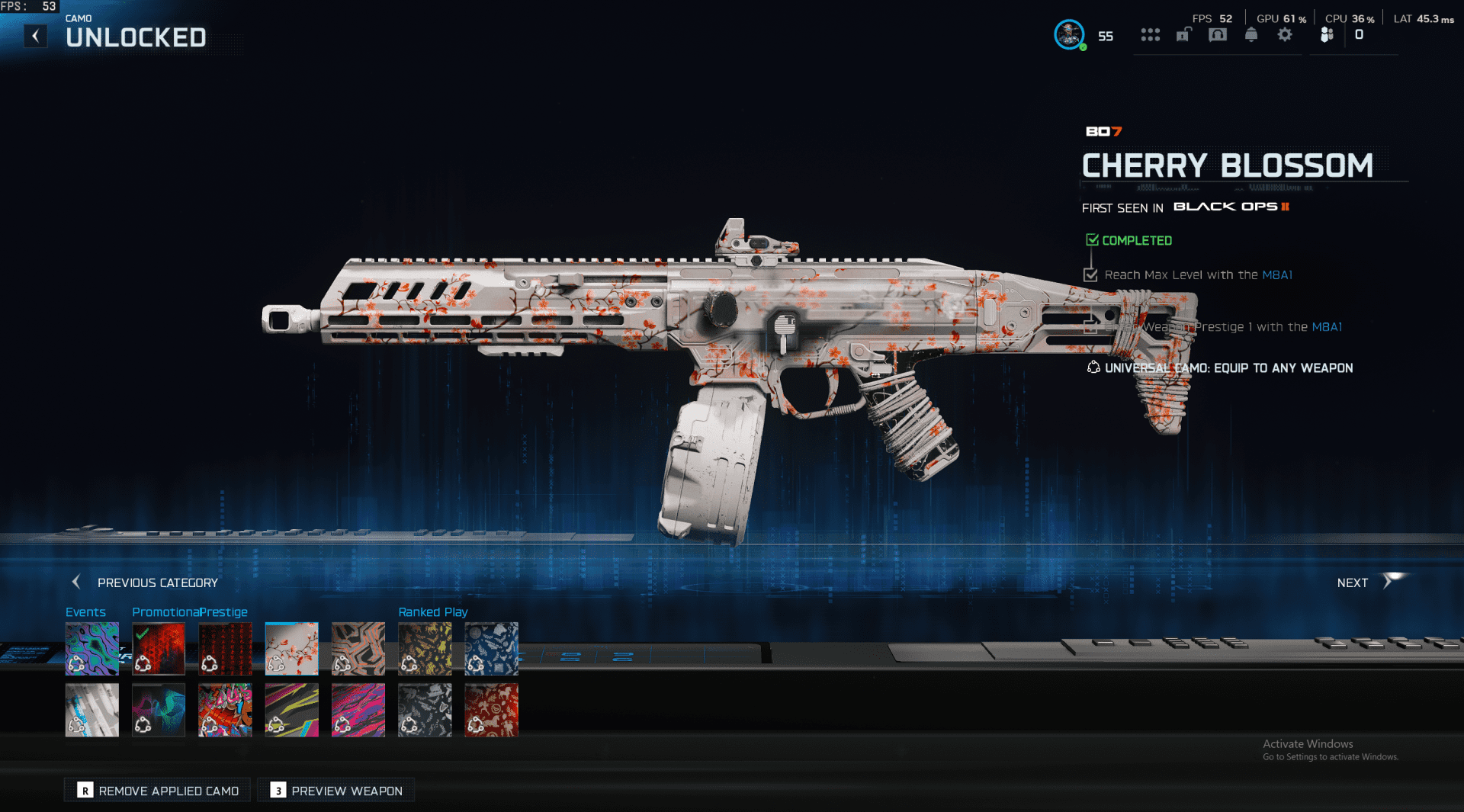Open settings with the gear icon
This screenshot has width=1464, height=812.
1285,35
